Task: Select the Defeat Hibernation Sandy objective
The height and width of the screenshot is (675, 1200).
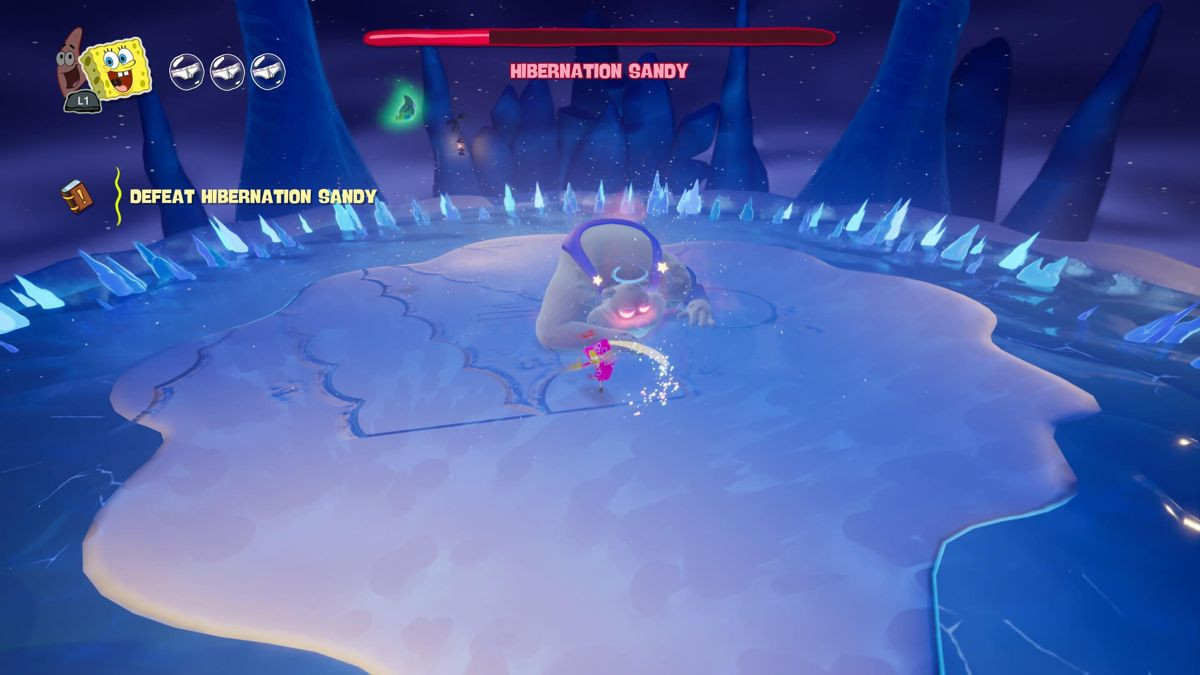Action: tap(253, 197)
